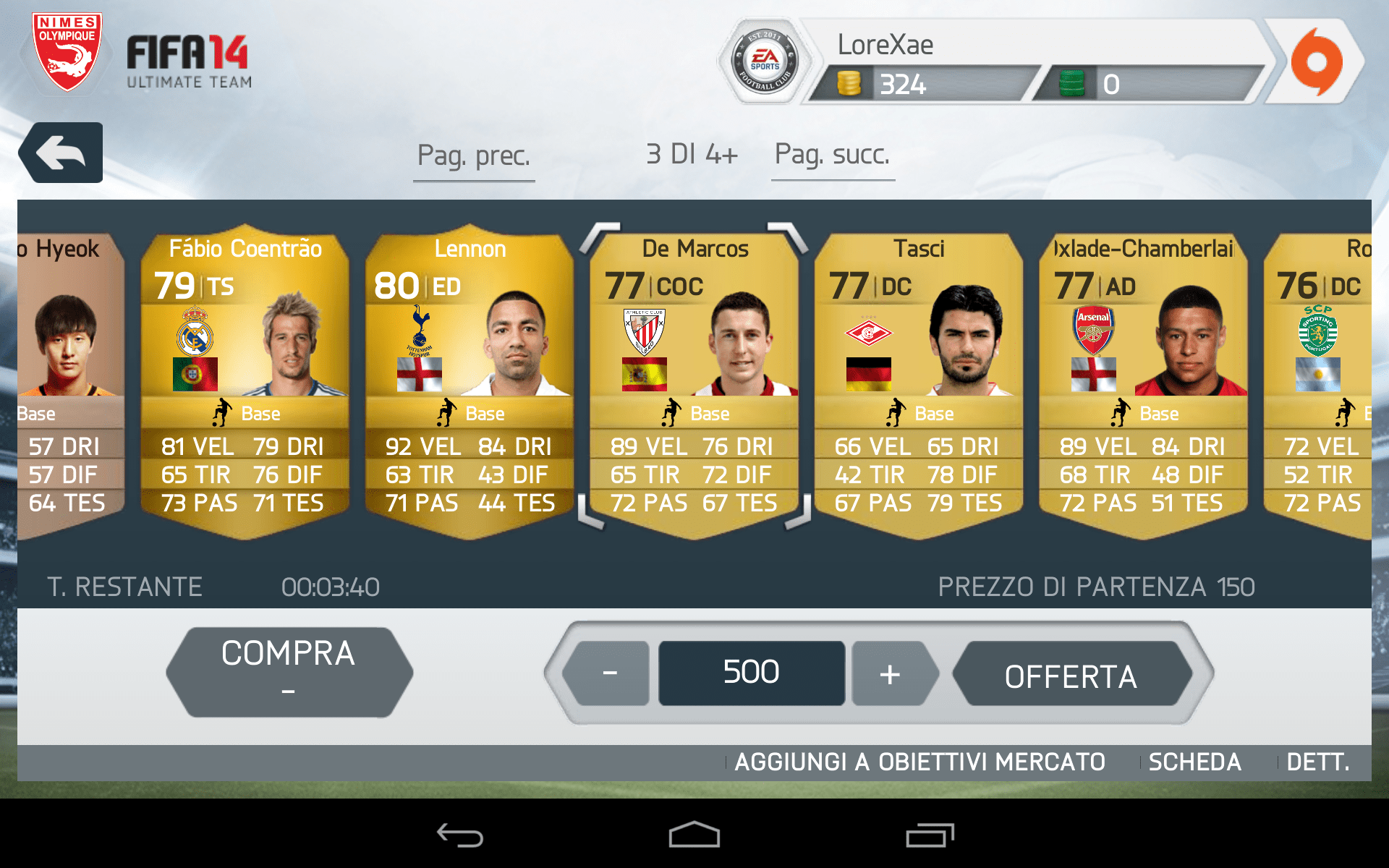Screen dimensions: 1389x868
Task: Open the SCHEDA menu option
Action: [x=1194, y=762]
